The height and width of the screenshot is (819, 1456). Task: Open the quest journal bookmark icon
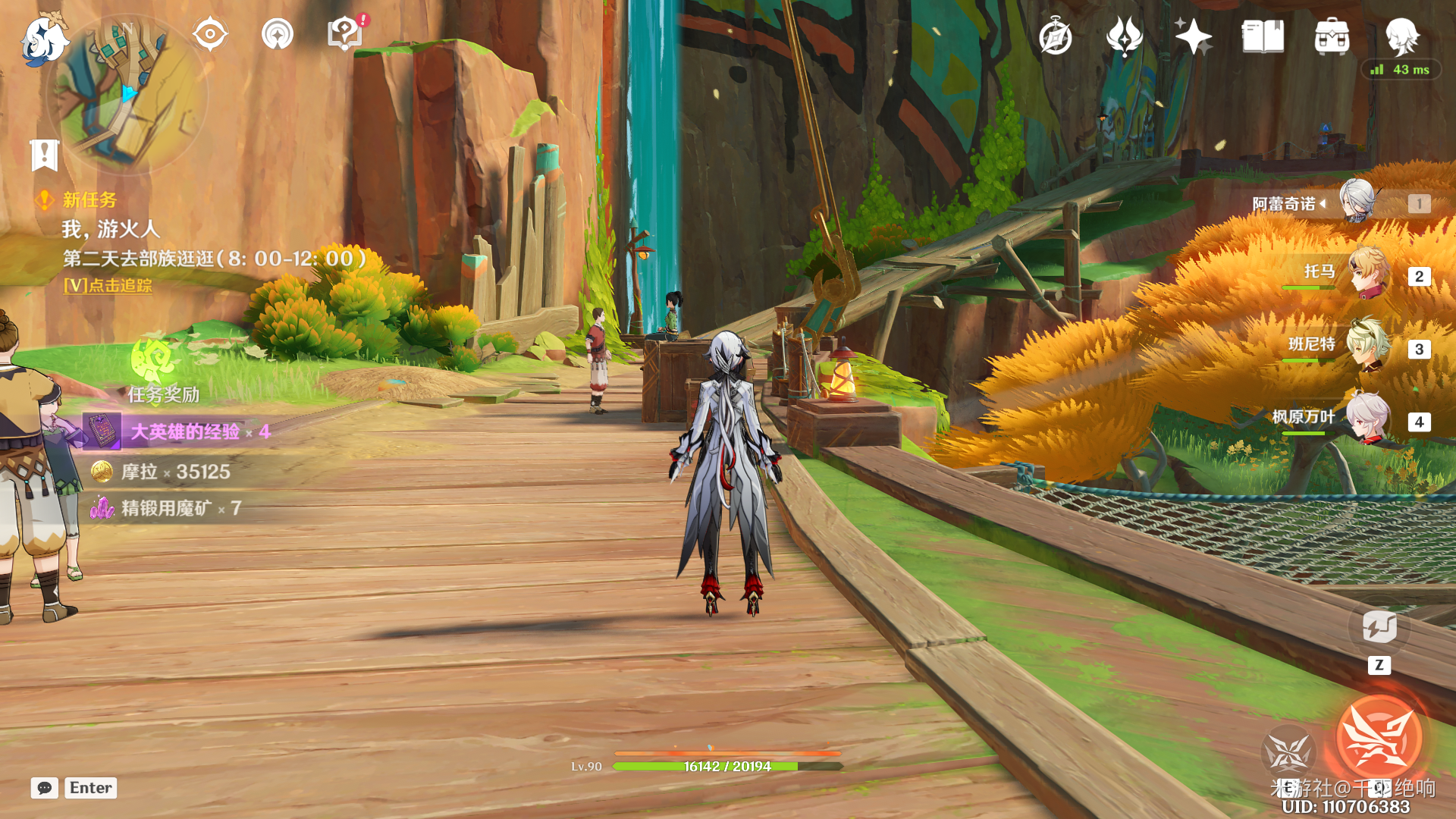tap(44, 155)
